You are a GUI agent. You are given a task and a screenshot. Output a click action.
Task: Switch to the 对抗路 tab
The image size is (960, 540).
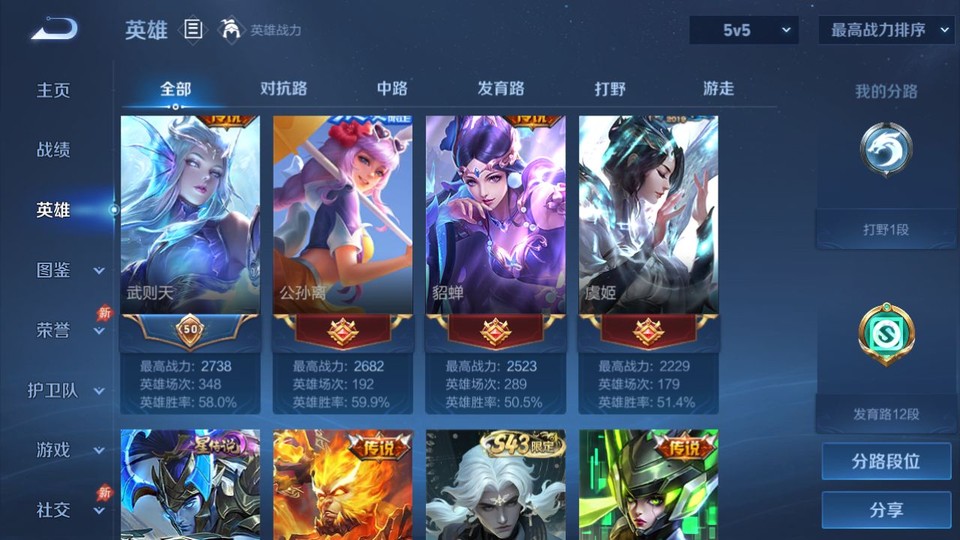point(284,89)
